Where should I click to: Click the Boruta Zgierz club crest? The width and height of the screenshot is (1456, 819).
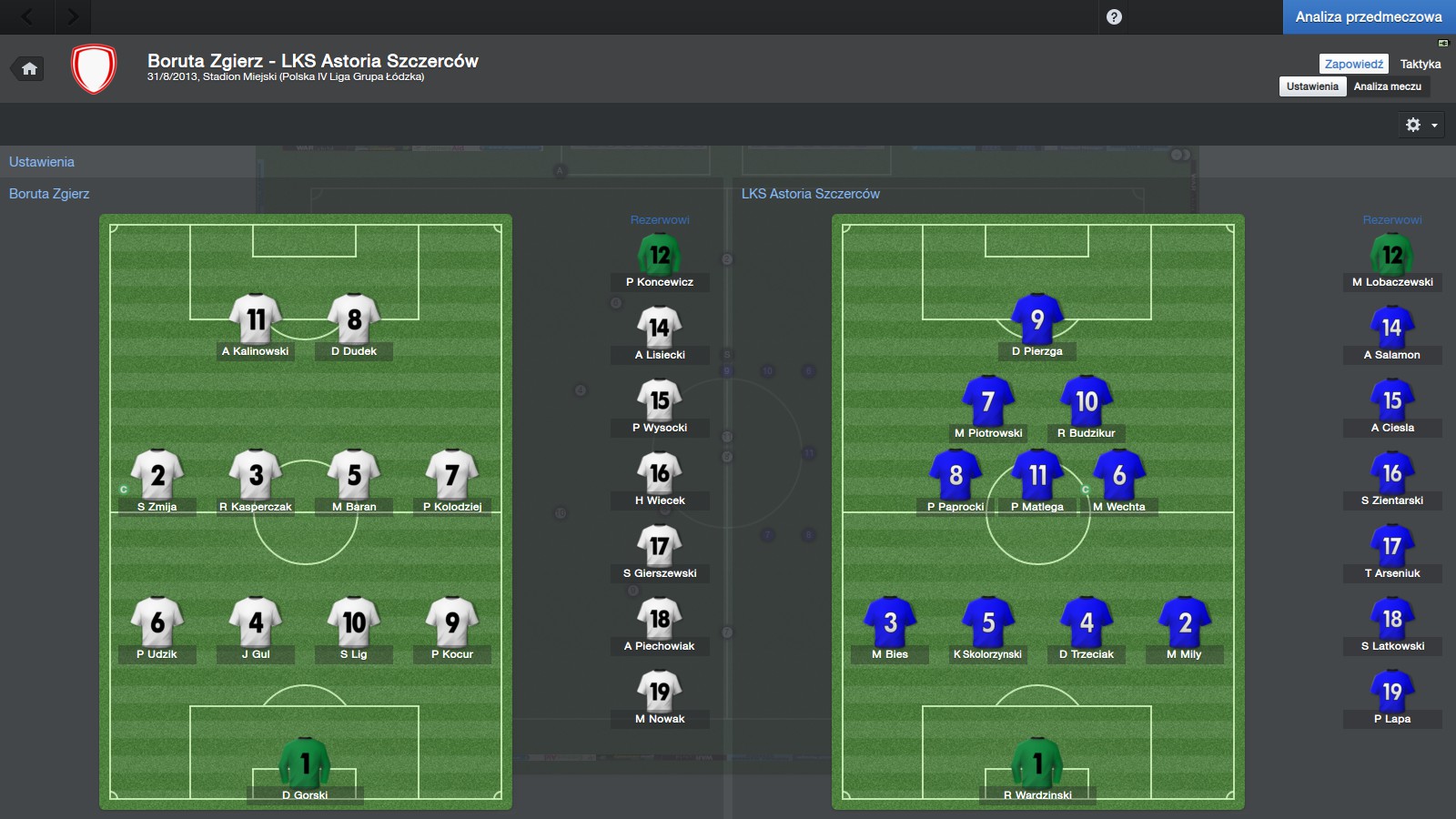(94, 69)
